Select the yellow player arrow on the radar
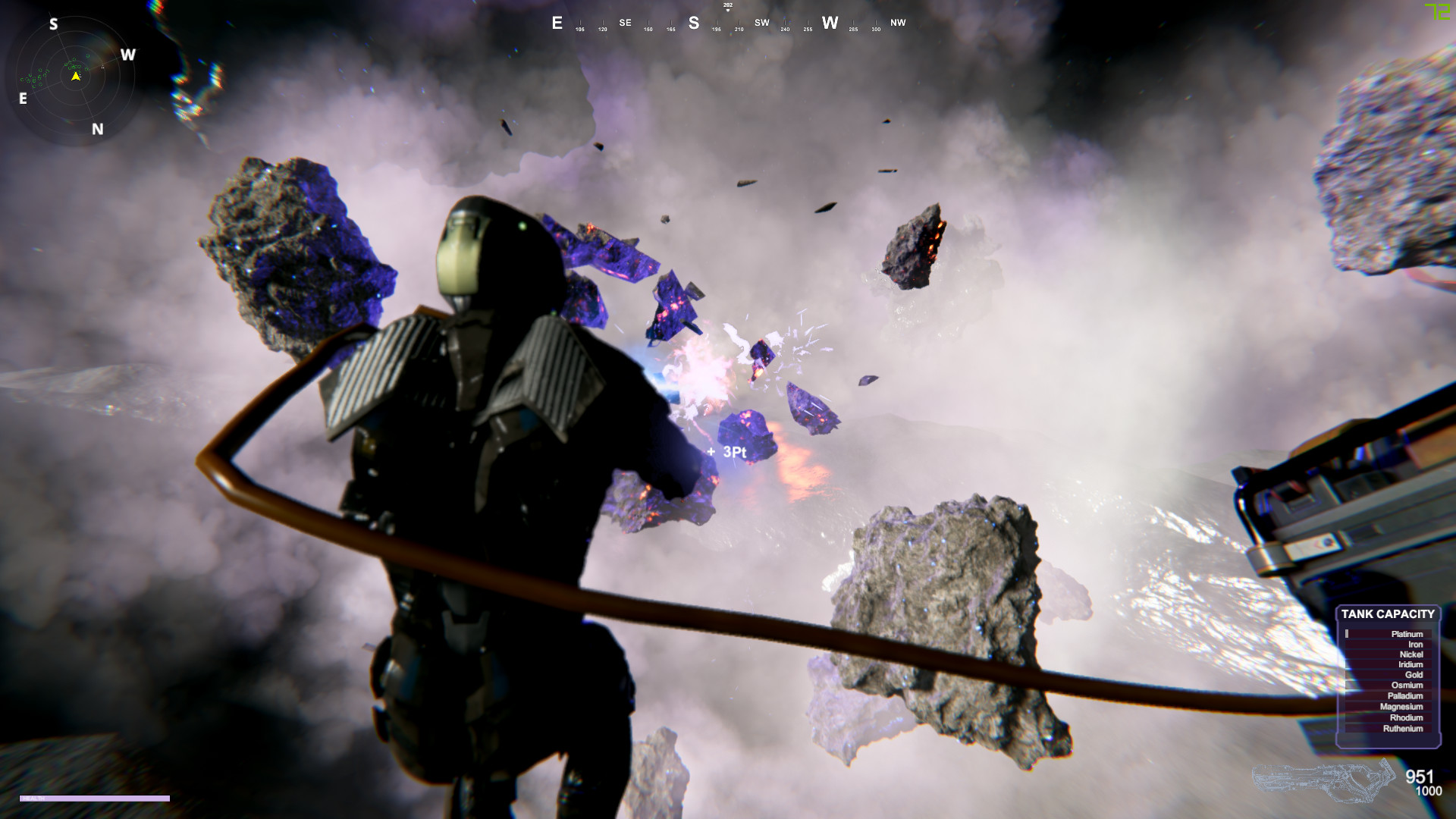The image size is (1456, 819). pos(76,76)
